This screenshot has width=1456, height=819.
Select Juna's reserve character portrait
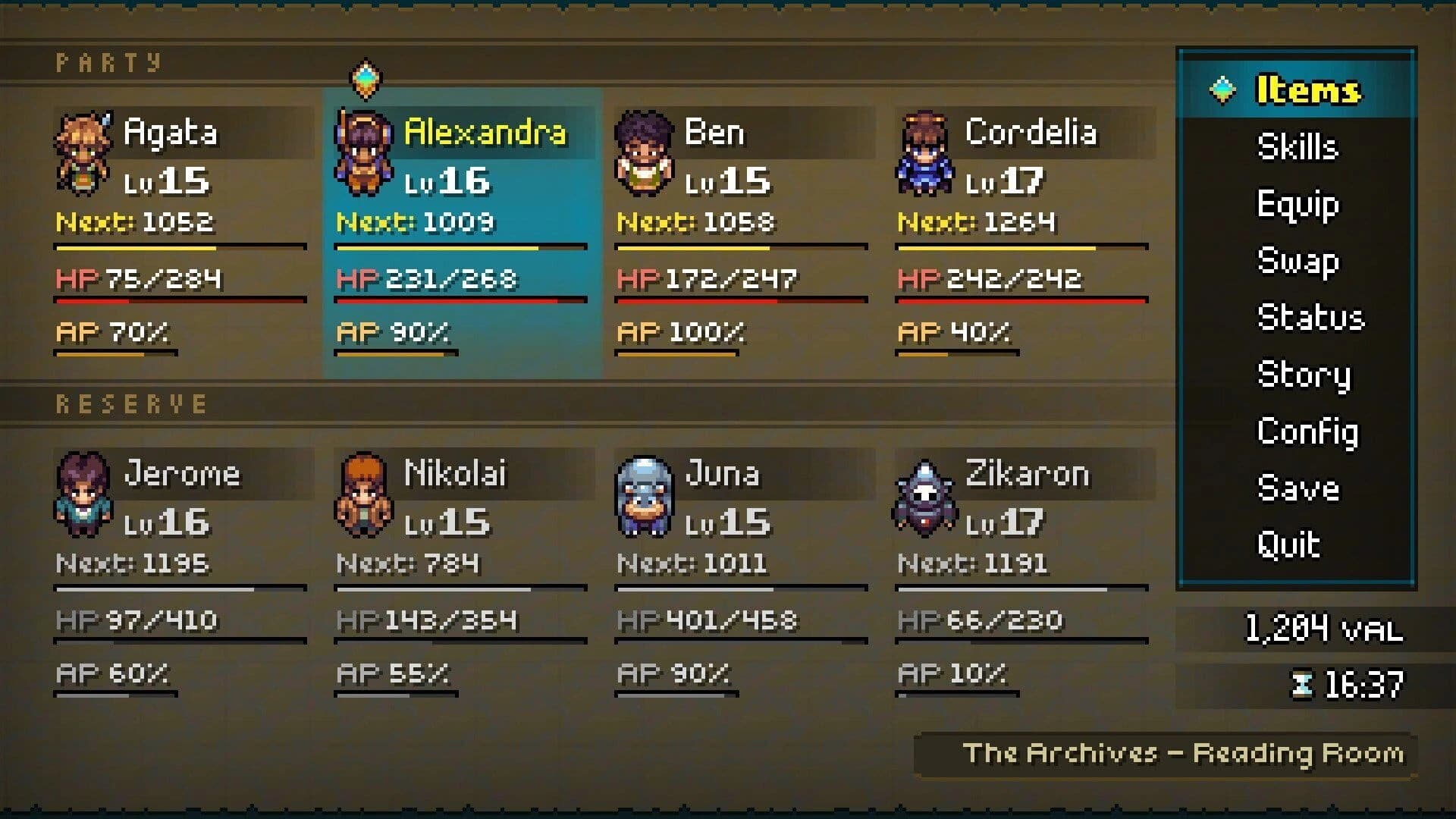643,493
